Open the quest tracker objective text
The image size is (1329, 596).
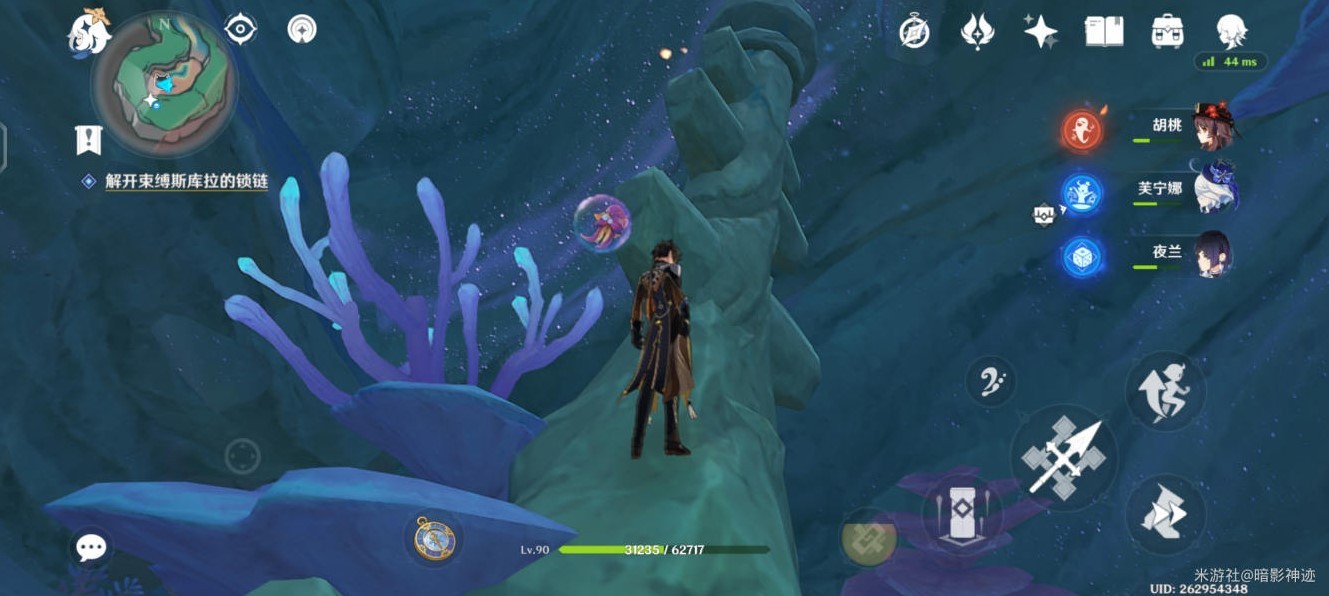pos(186,182)
